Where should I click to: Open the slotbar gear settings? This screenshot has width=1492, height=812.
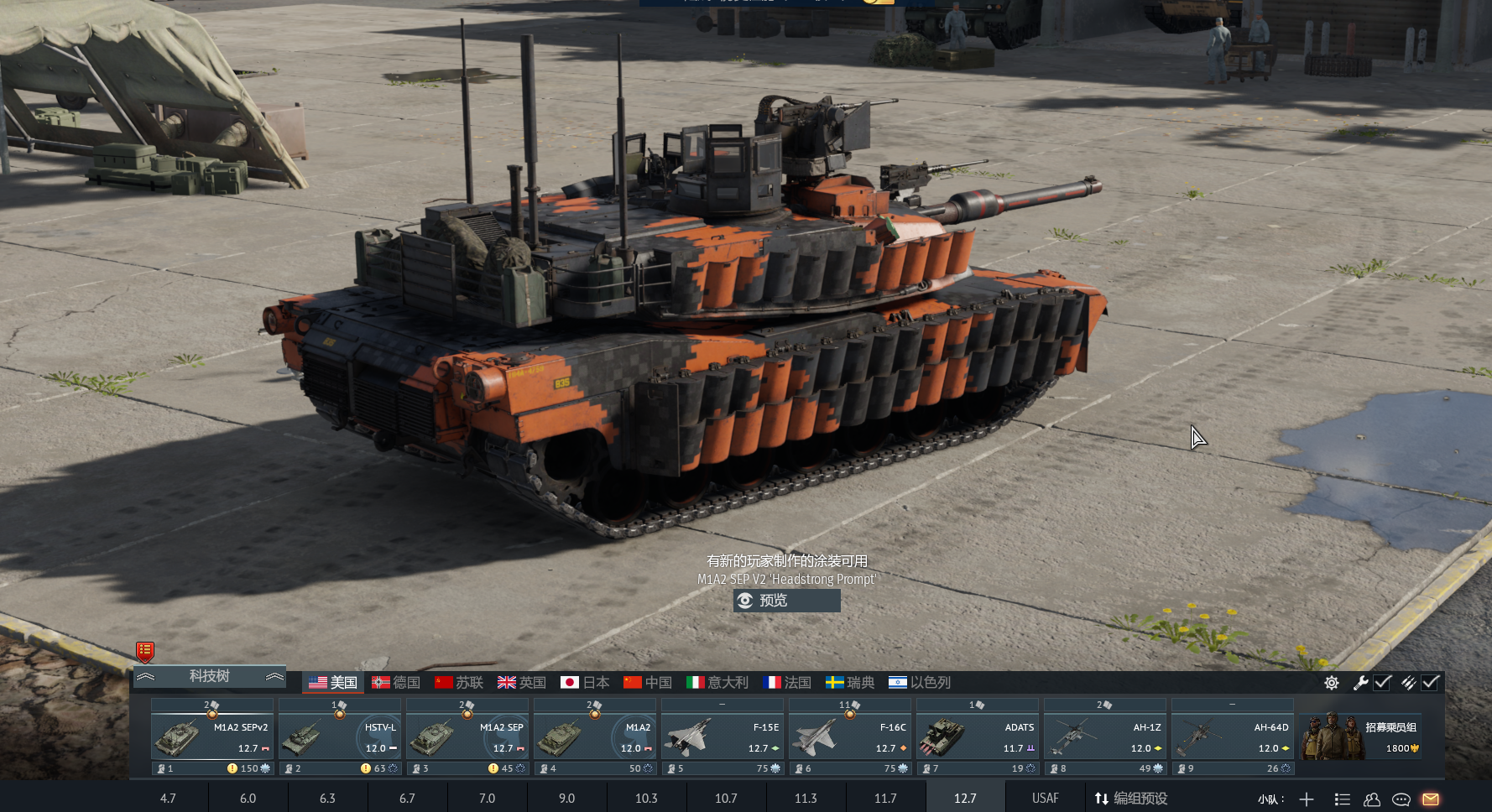(1332, 683)
